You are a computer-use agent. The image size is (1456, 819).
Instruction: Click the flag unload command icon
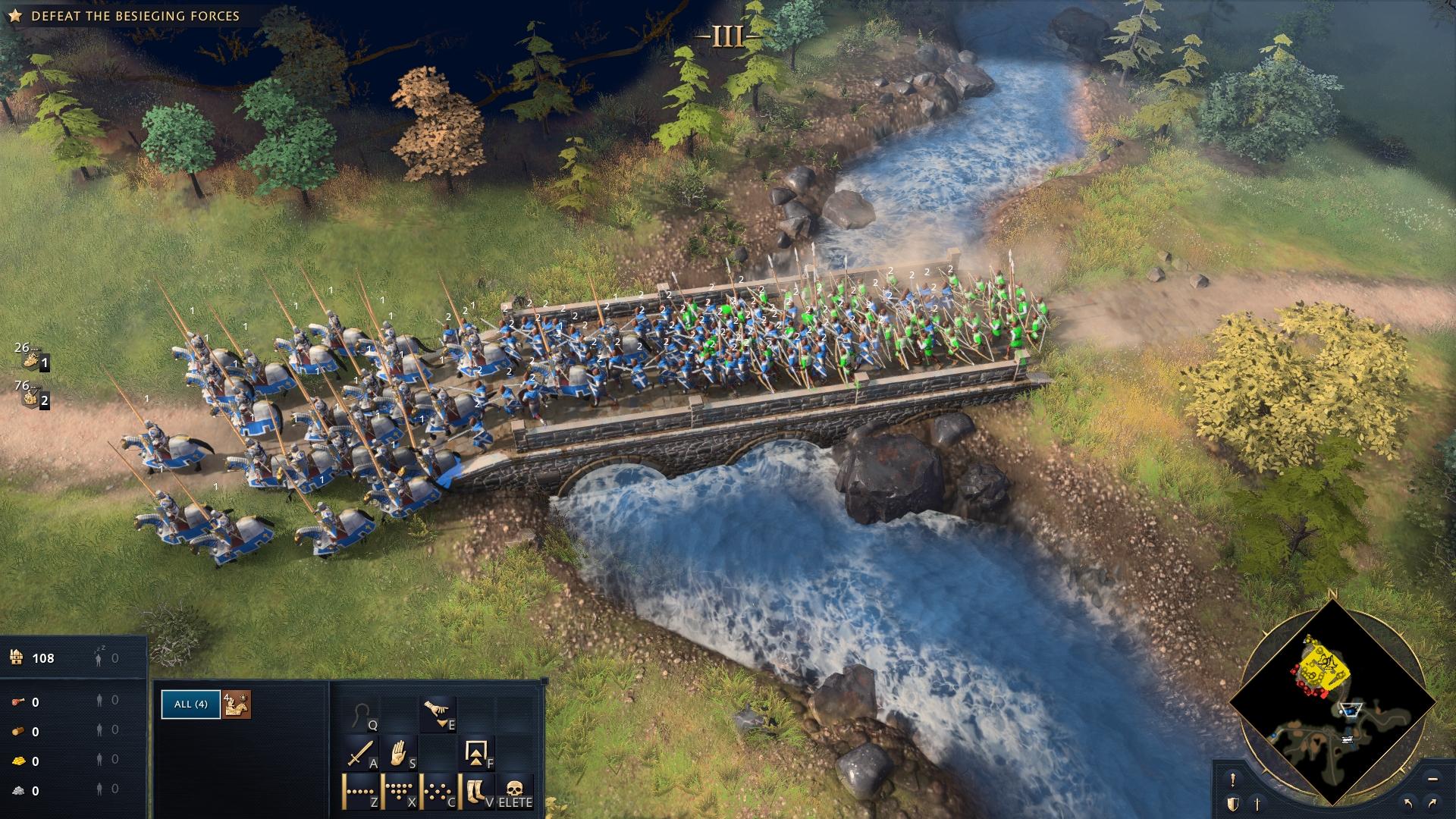point(476,753)
